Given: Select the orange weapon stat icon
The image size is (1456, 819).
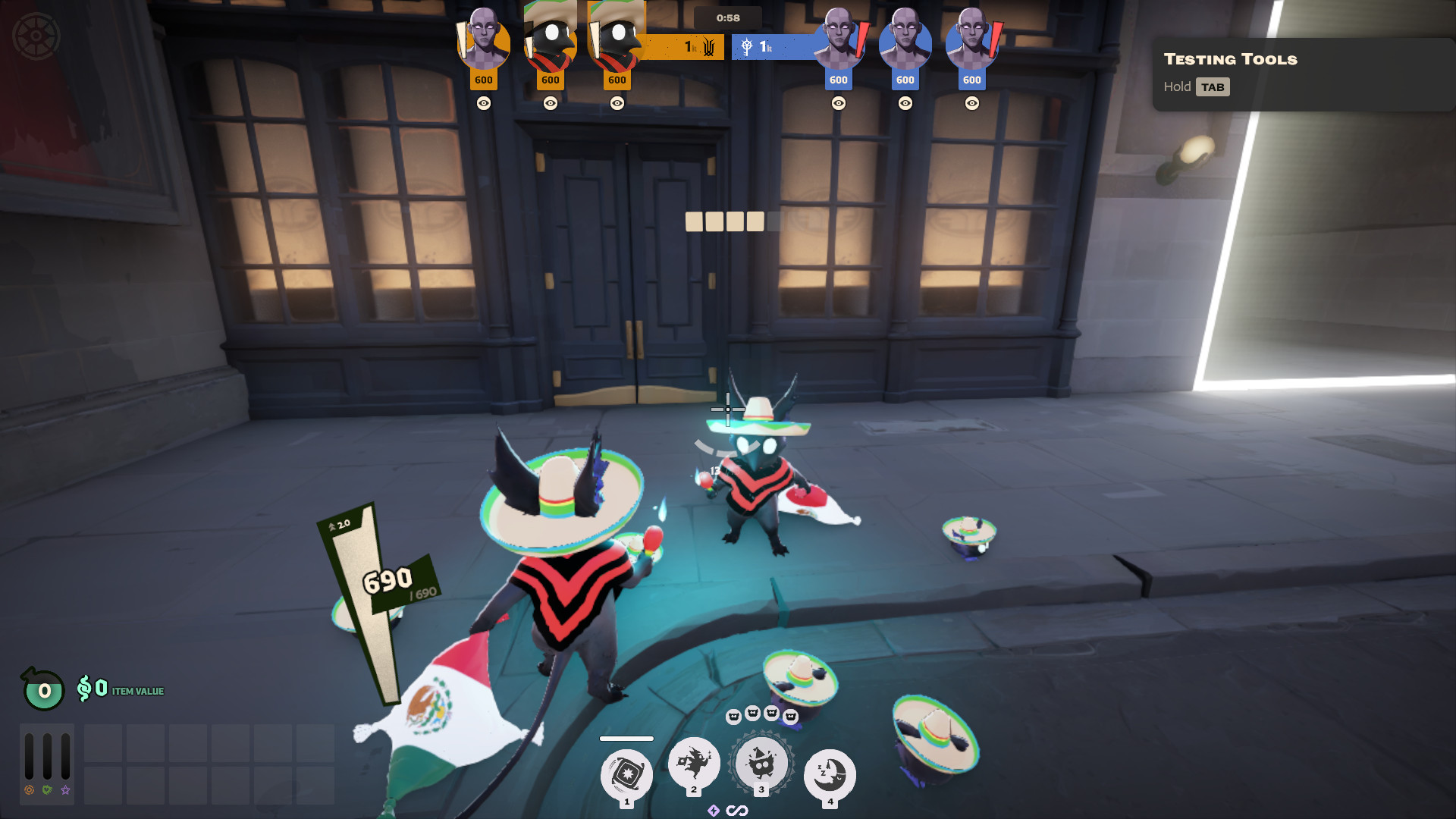Looking at the screenshot, I should 29,790.
